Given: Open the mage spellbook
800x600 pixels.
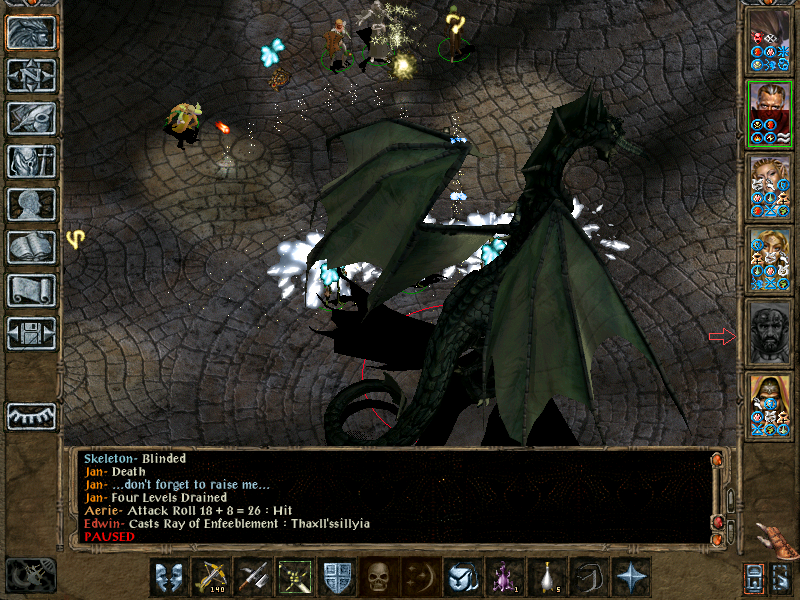Looking at the screenshot, I should [x=31, y=247].
